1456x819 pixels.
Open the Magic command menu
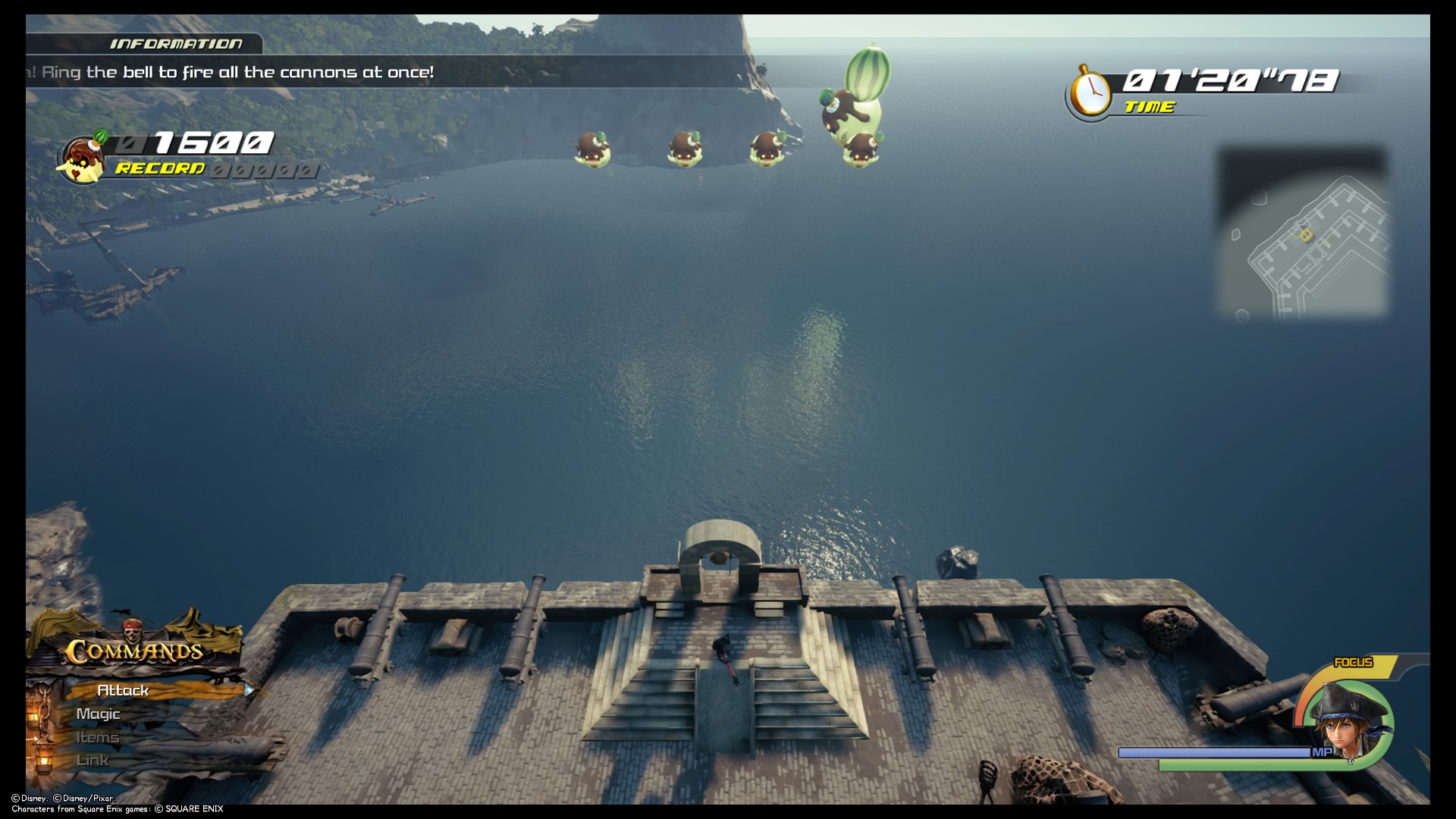coord(99,714)
